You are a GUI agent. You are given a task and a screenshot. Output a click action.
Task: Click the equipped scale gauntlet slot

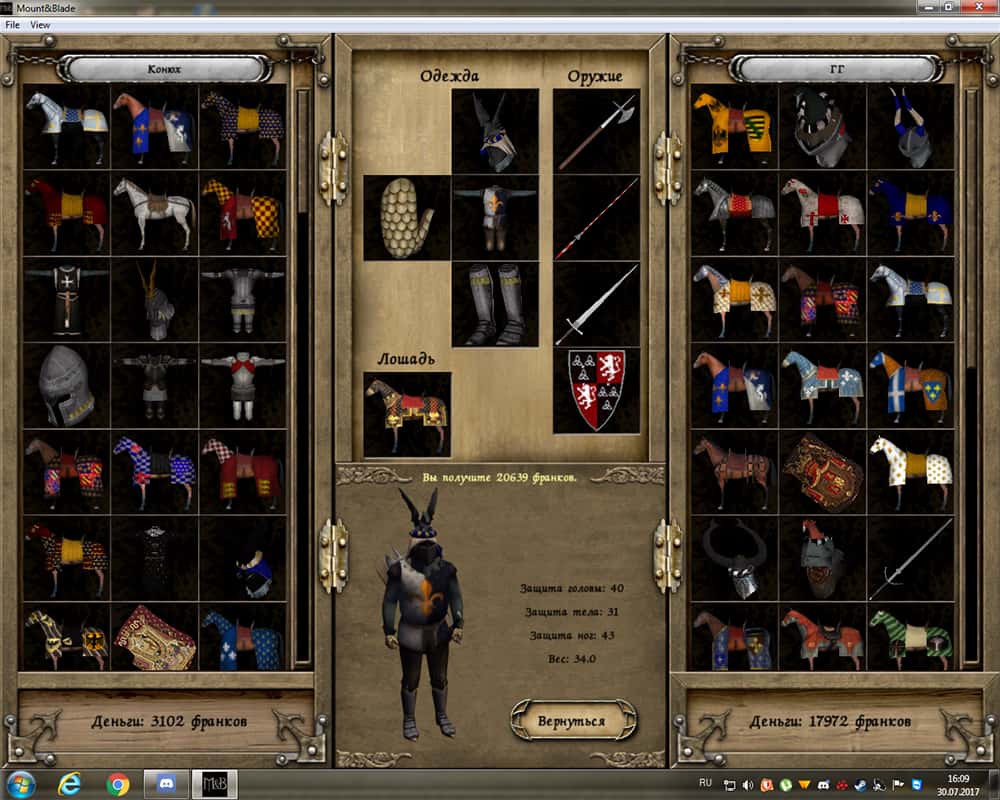[x=406, y=218]
